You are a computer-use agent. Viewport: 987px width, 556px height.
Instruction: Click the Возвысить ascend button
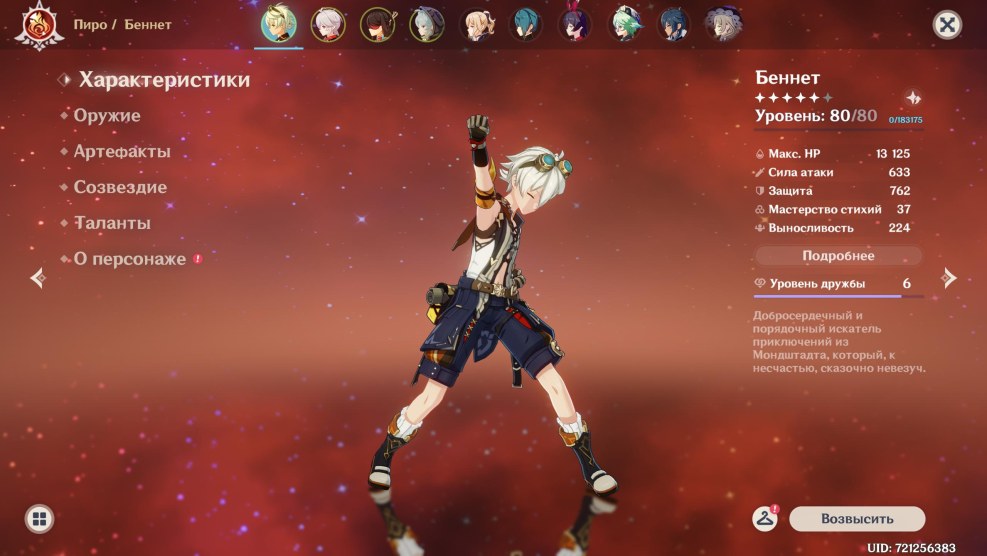tap(856, 519)
